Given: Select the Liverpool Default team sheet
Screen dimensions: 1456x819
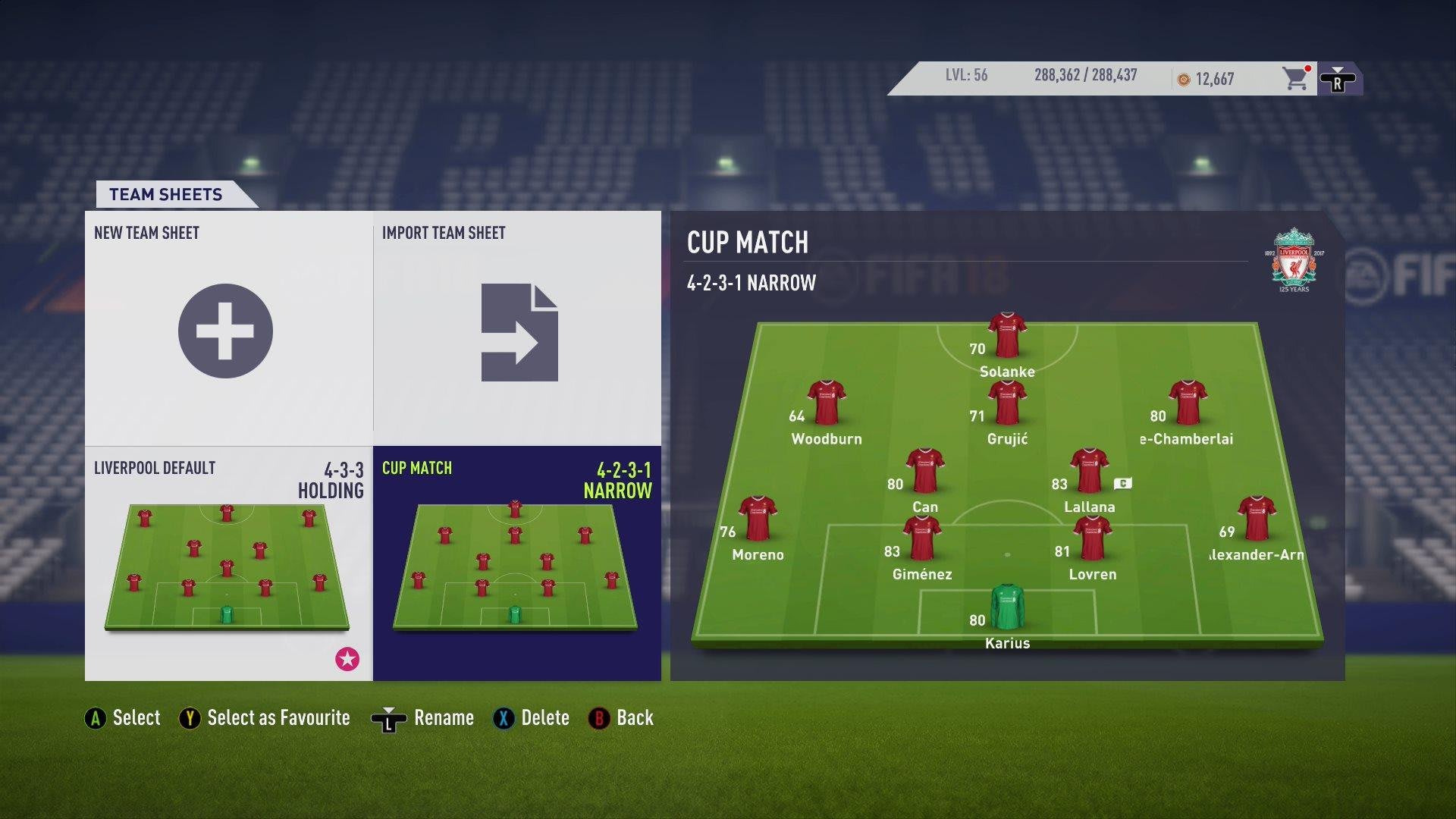Looking at the screenshot, I should (227, 563).
